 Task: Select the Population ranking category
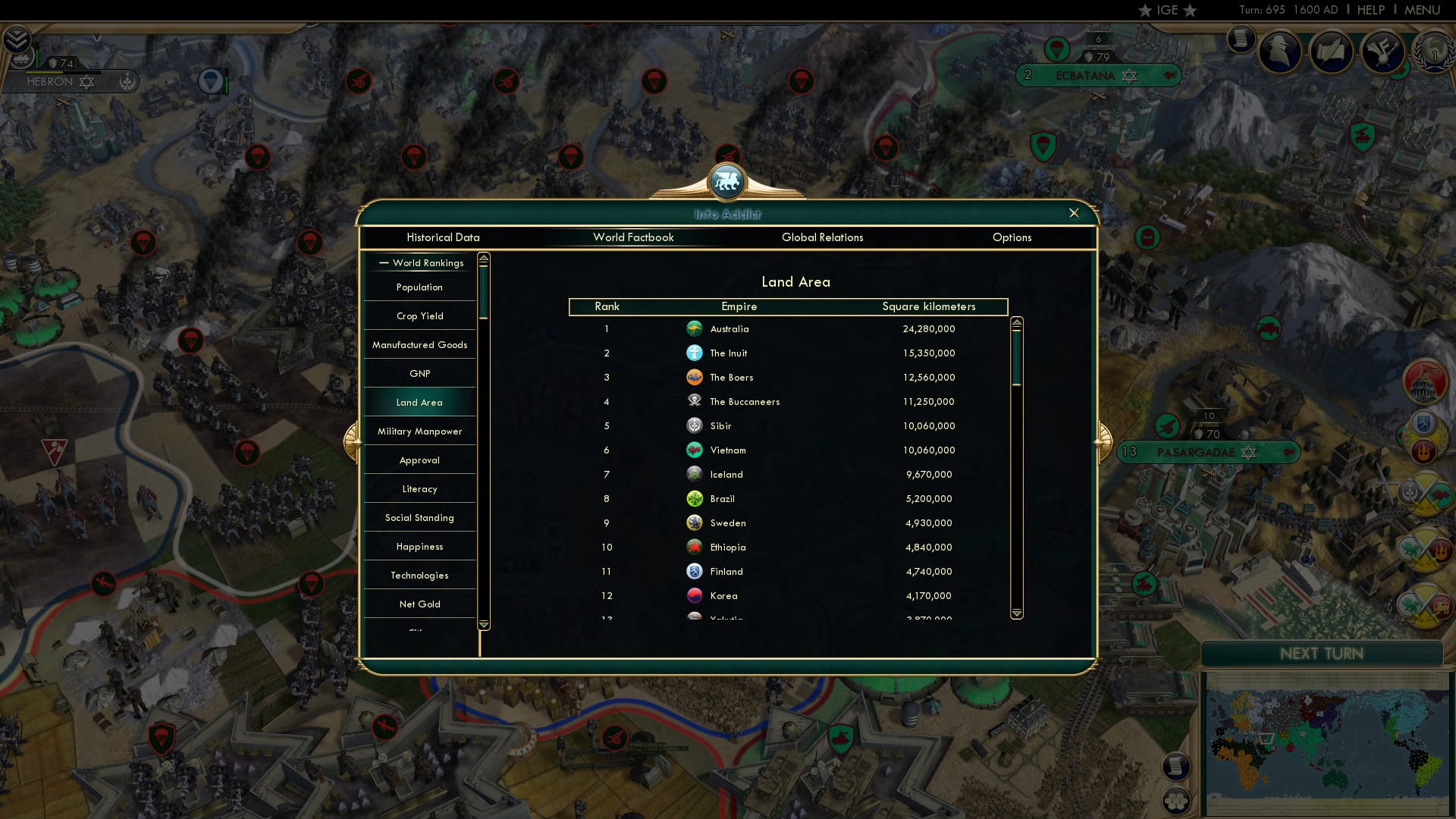[418, 287]
